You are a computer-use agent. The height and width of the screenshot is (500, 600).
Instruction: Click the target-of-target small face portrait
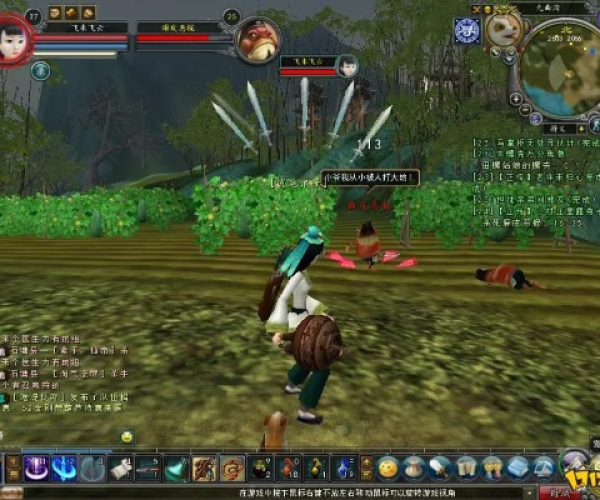coord(347,66)
